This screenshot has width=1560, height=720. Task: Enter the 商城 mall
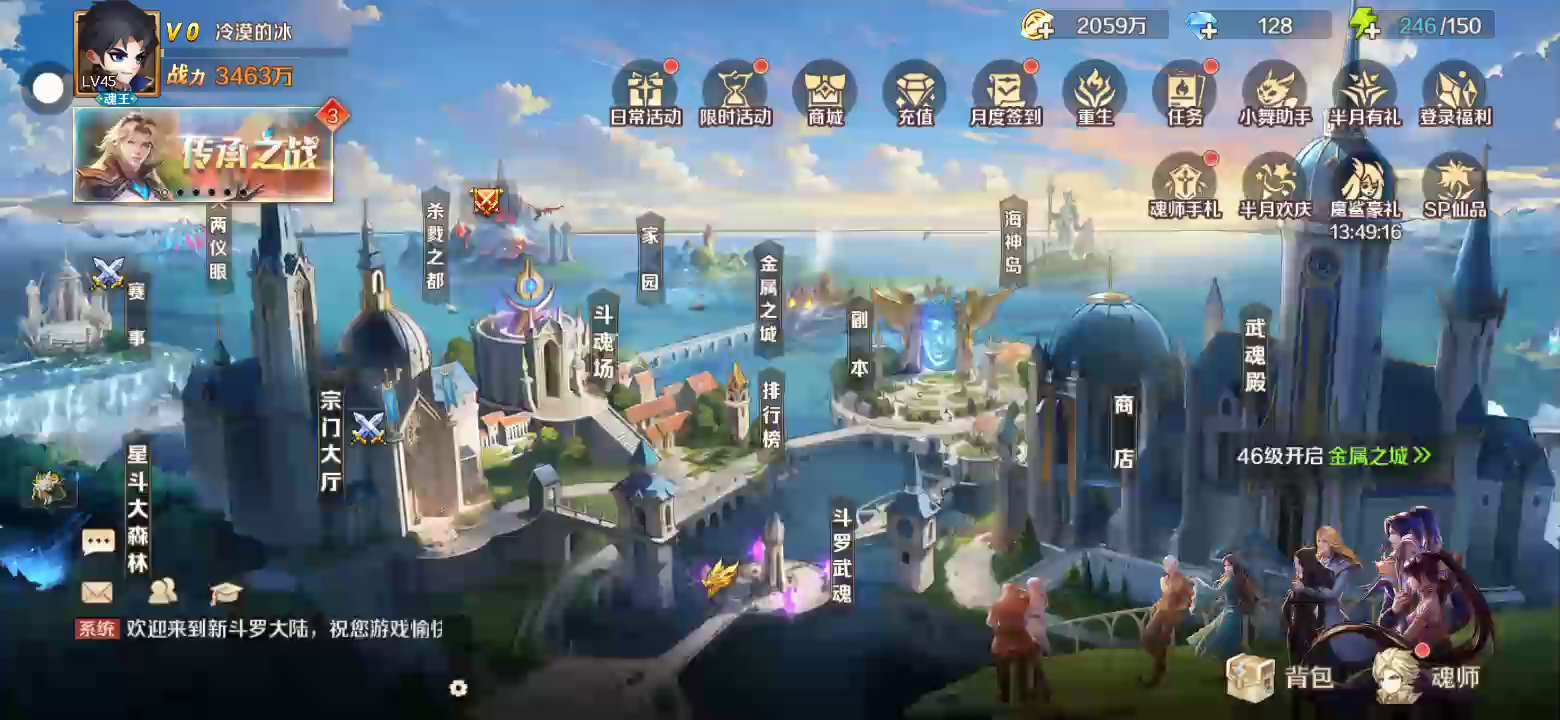[x=825, y=92]
